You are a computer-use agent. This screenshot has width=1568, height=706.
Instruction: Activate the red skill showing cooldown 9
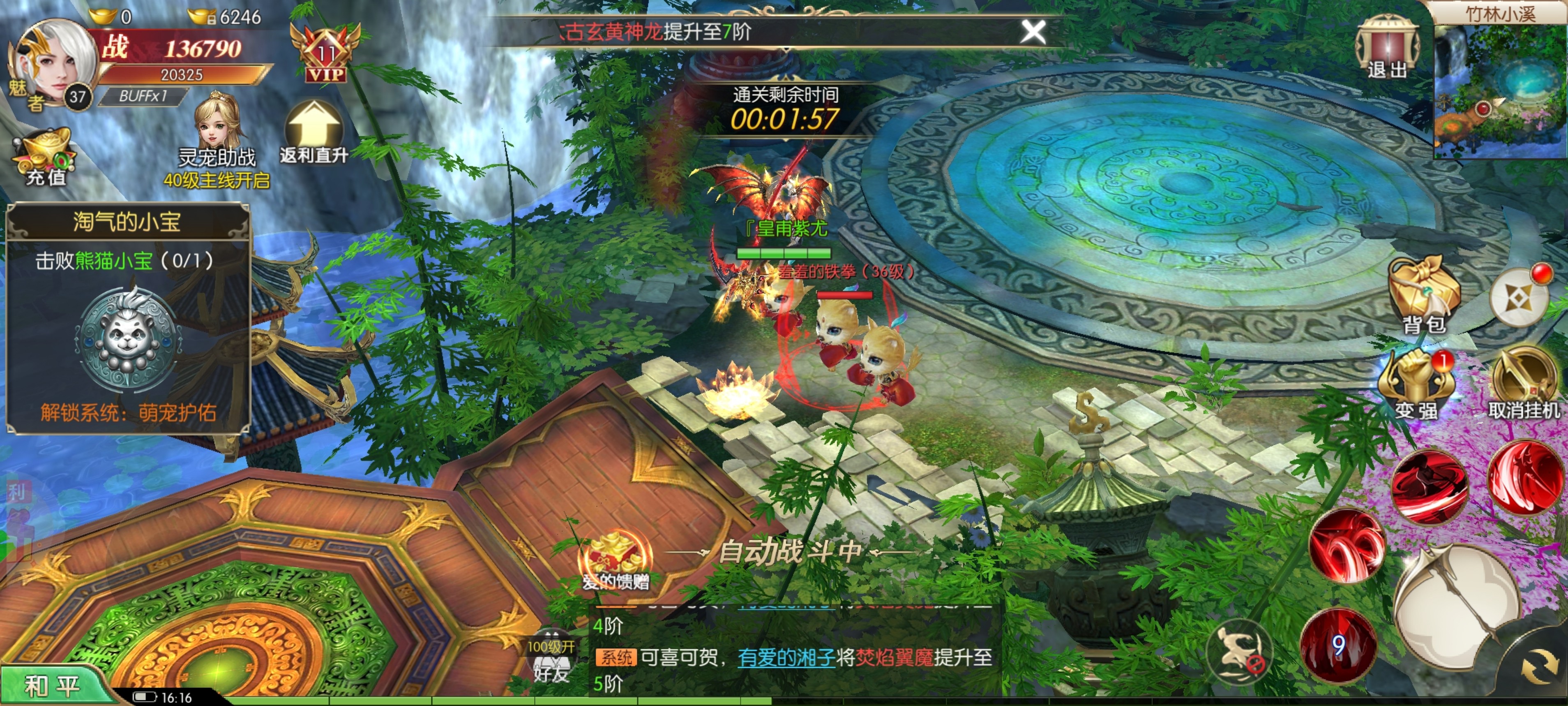pyautogui.click(x=1337, y=644)
